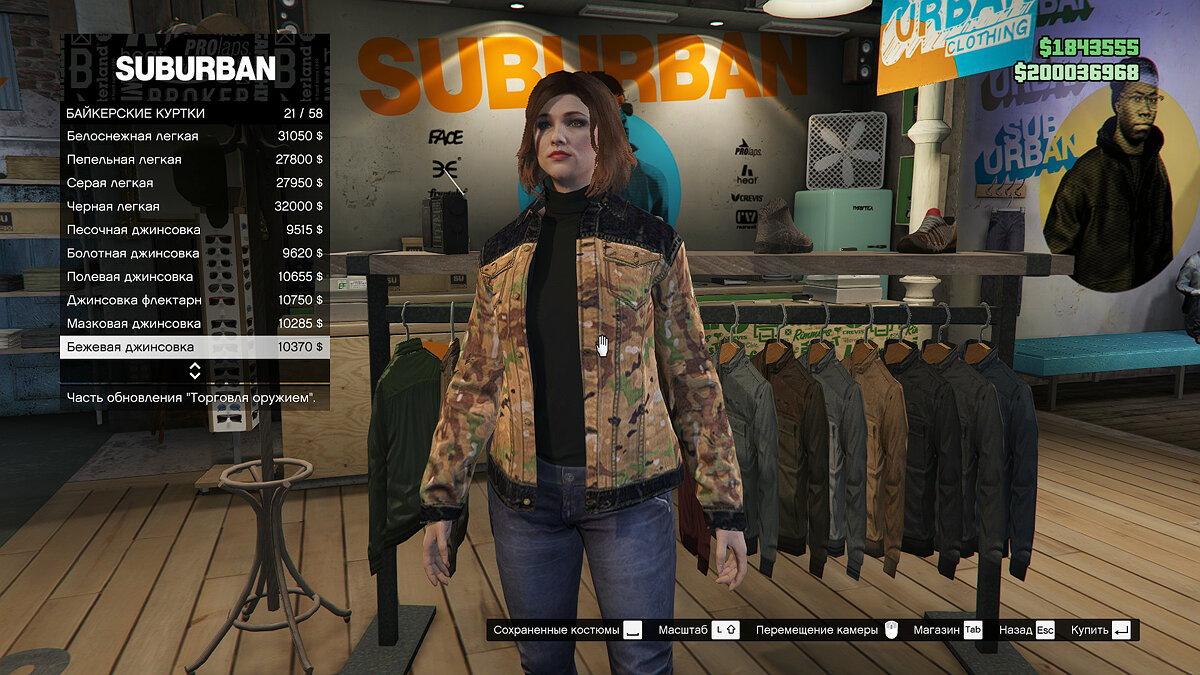Image resolution: width=1200 pixels, height=675 pixels.
Task: Select the Мазковая джинсовка row
Action: pos(194,323)
